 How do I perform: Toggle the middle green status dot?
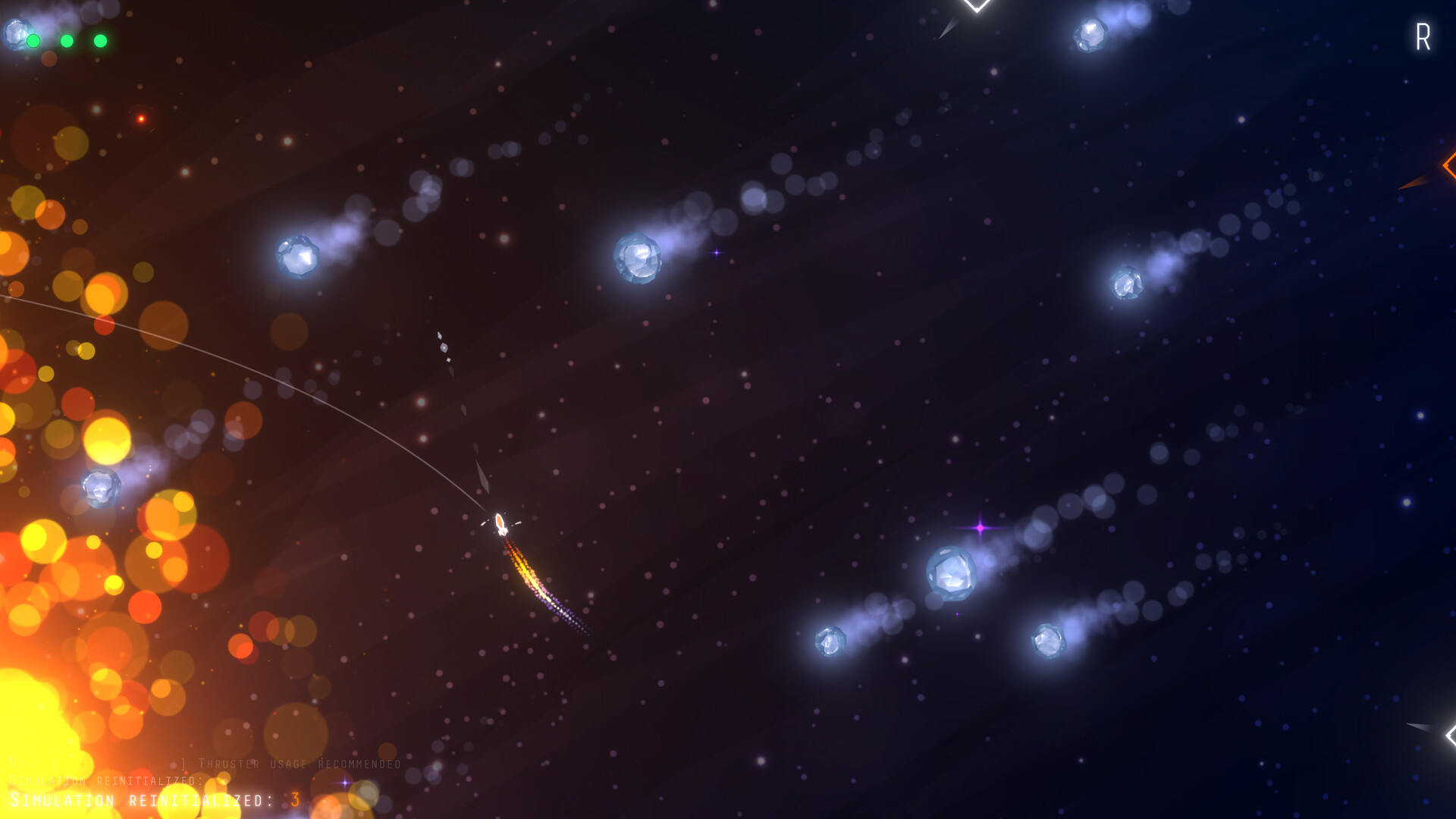point(67,40)
